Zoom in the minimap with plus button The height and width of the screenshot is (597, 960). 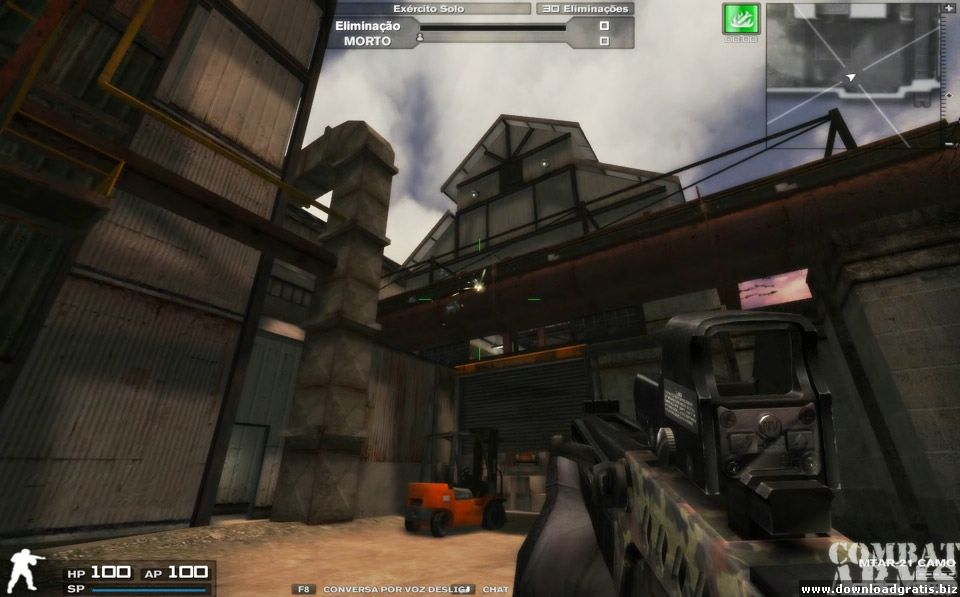(949, 8)
